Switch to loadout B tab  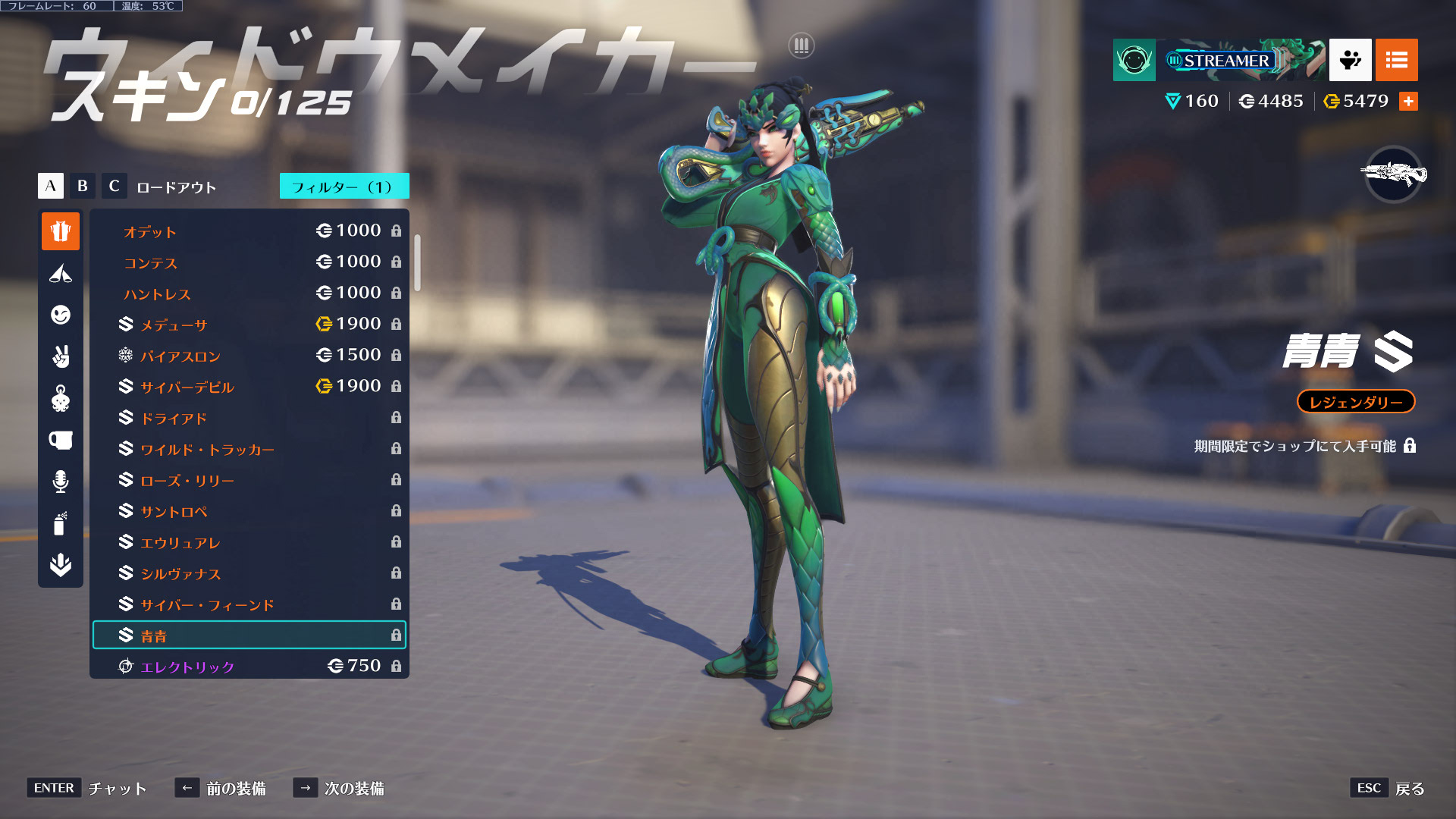pyautogui.click(x=83, y=186)
